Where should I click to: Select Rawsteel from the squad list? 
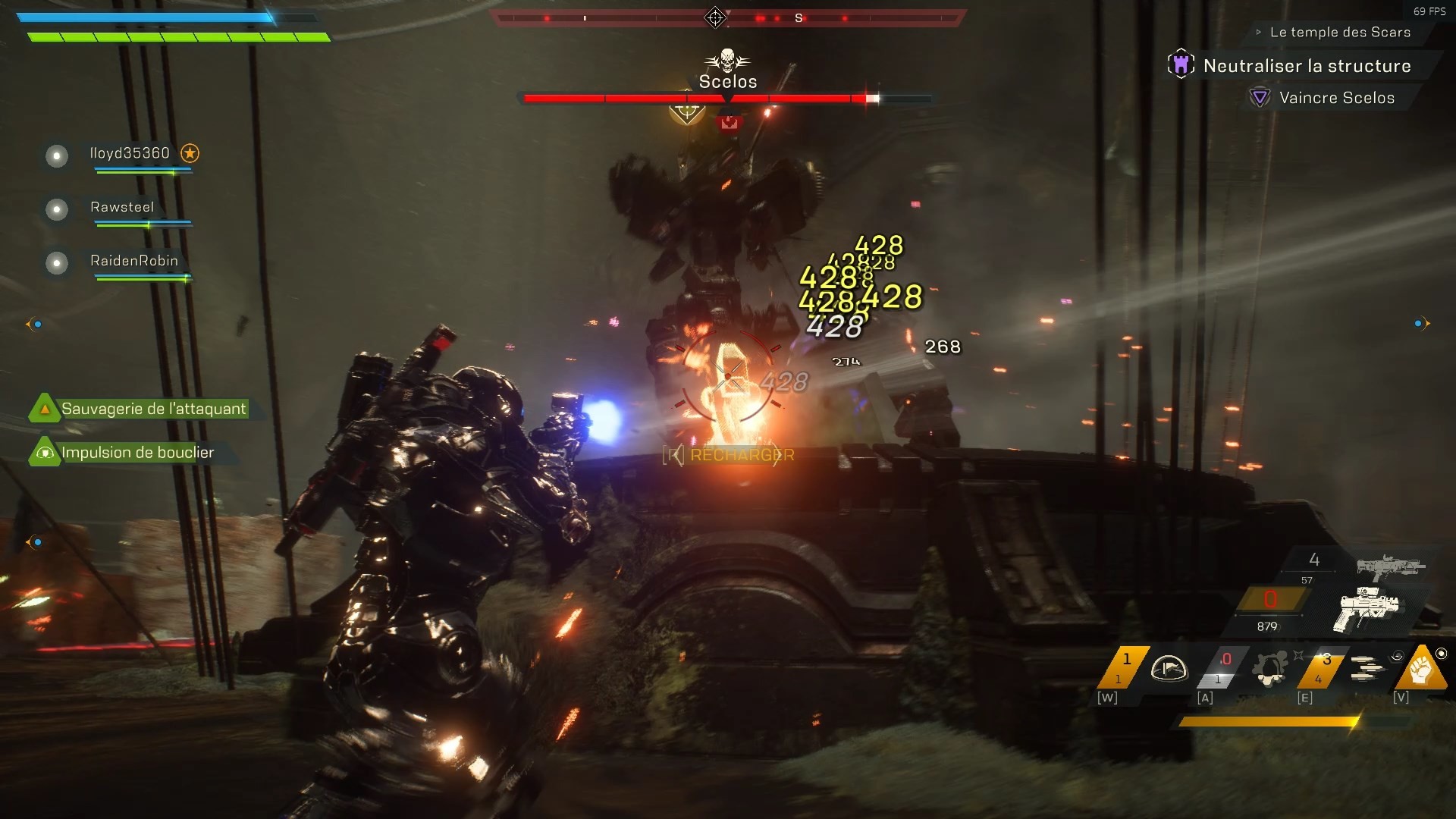(121, 207)
